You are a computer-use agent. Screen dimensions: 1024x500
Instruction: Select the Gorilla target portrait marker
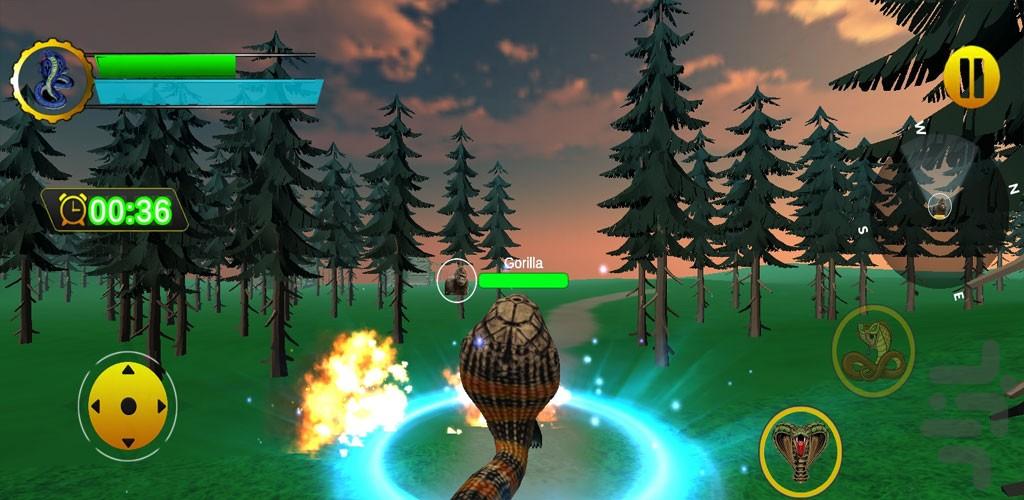coord(456,281)
